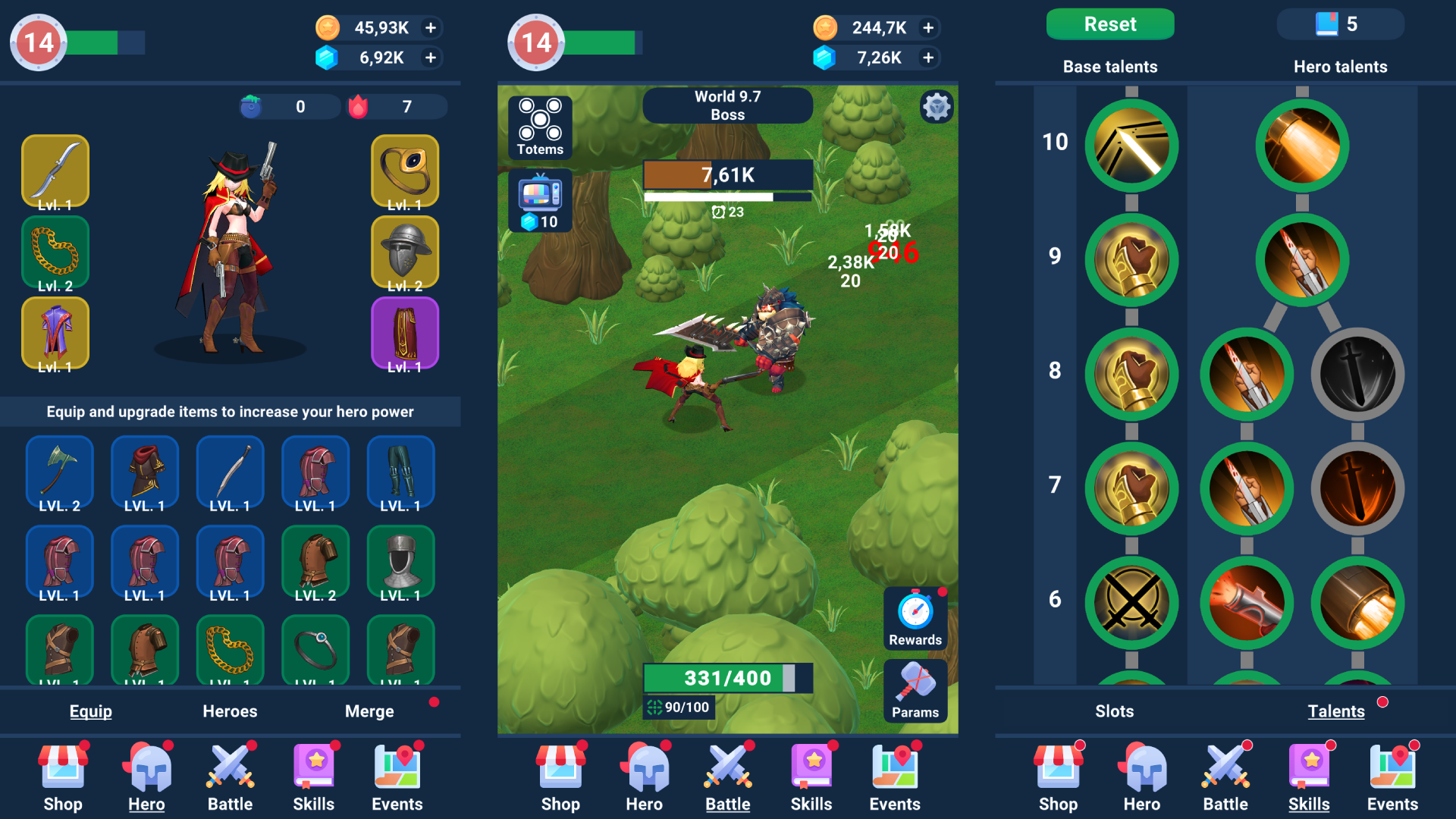Open the Totems panel

pos(540,127)
